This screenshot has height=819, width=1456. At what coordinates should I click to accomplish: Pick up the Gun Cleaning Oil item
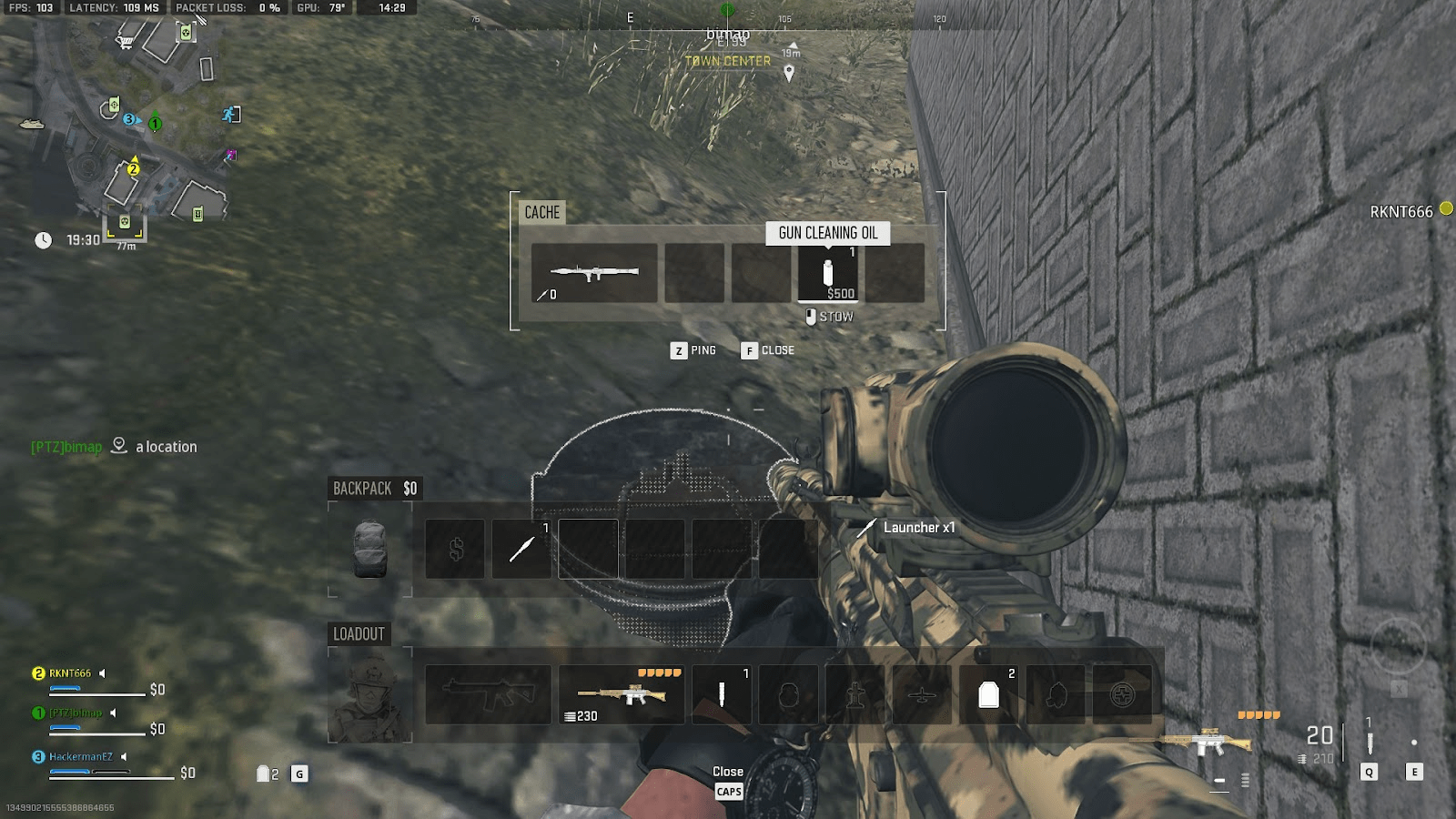pos(829,272)
